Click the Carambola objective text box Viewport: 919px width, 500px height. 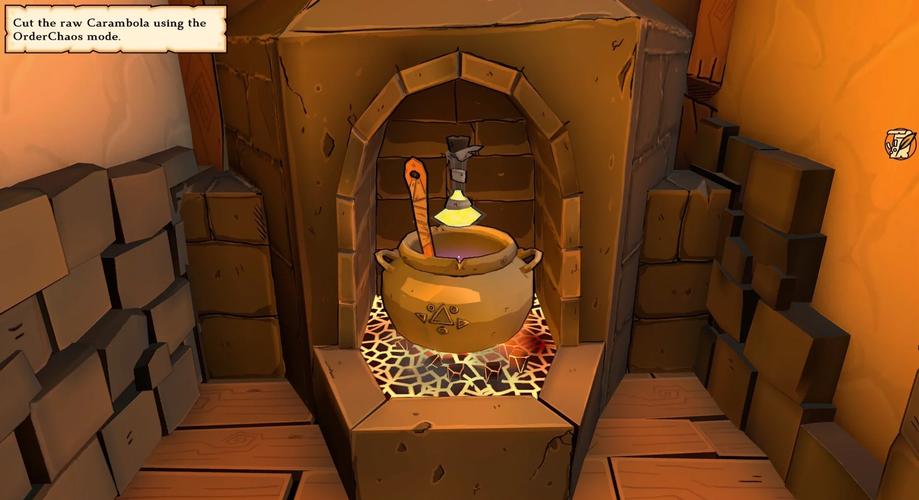(113, 29)
